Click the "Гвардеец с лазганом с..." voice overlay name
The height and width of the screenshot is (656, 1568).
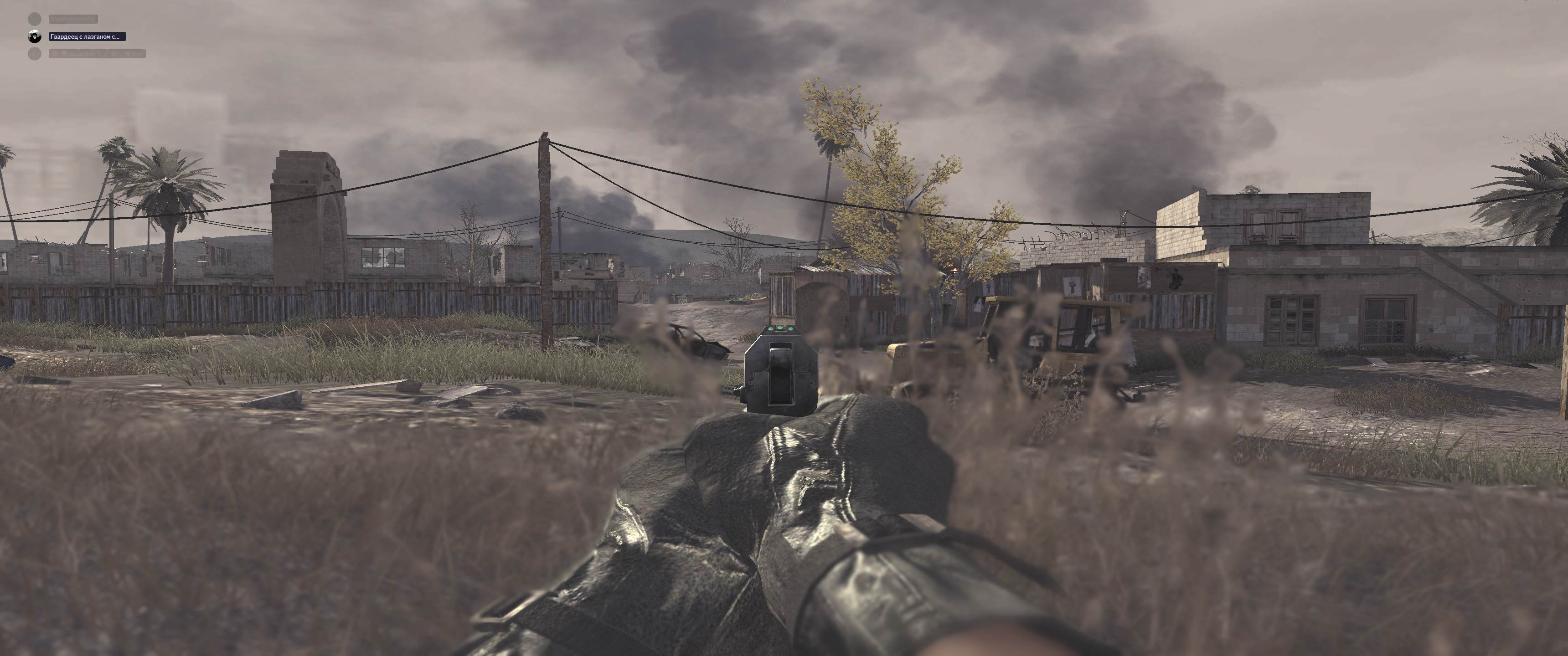click(87, 37)
